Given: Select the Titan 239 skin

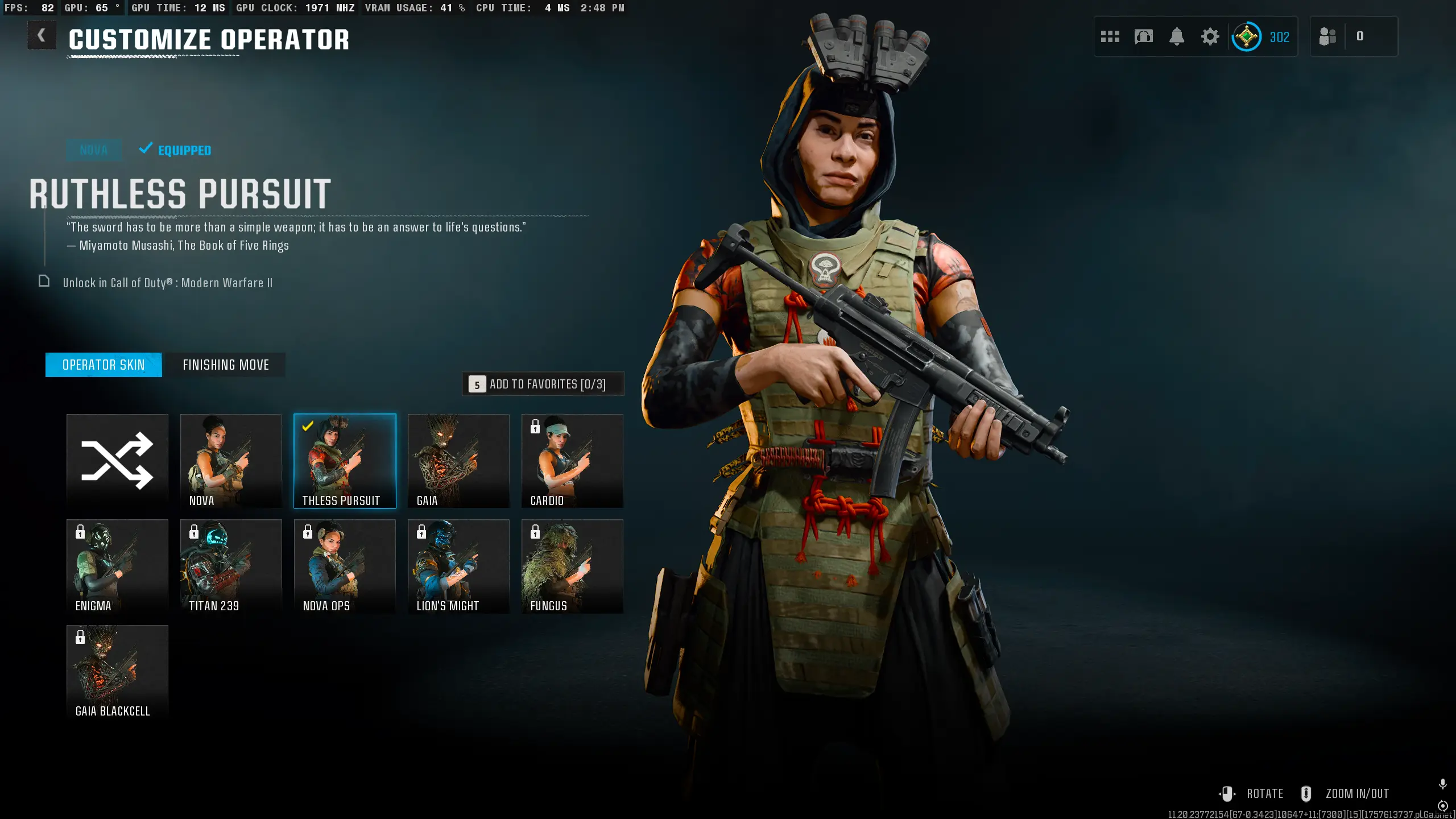Looking at the screenshot, I should [x=231, y=566].
